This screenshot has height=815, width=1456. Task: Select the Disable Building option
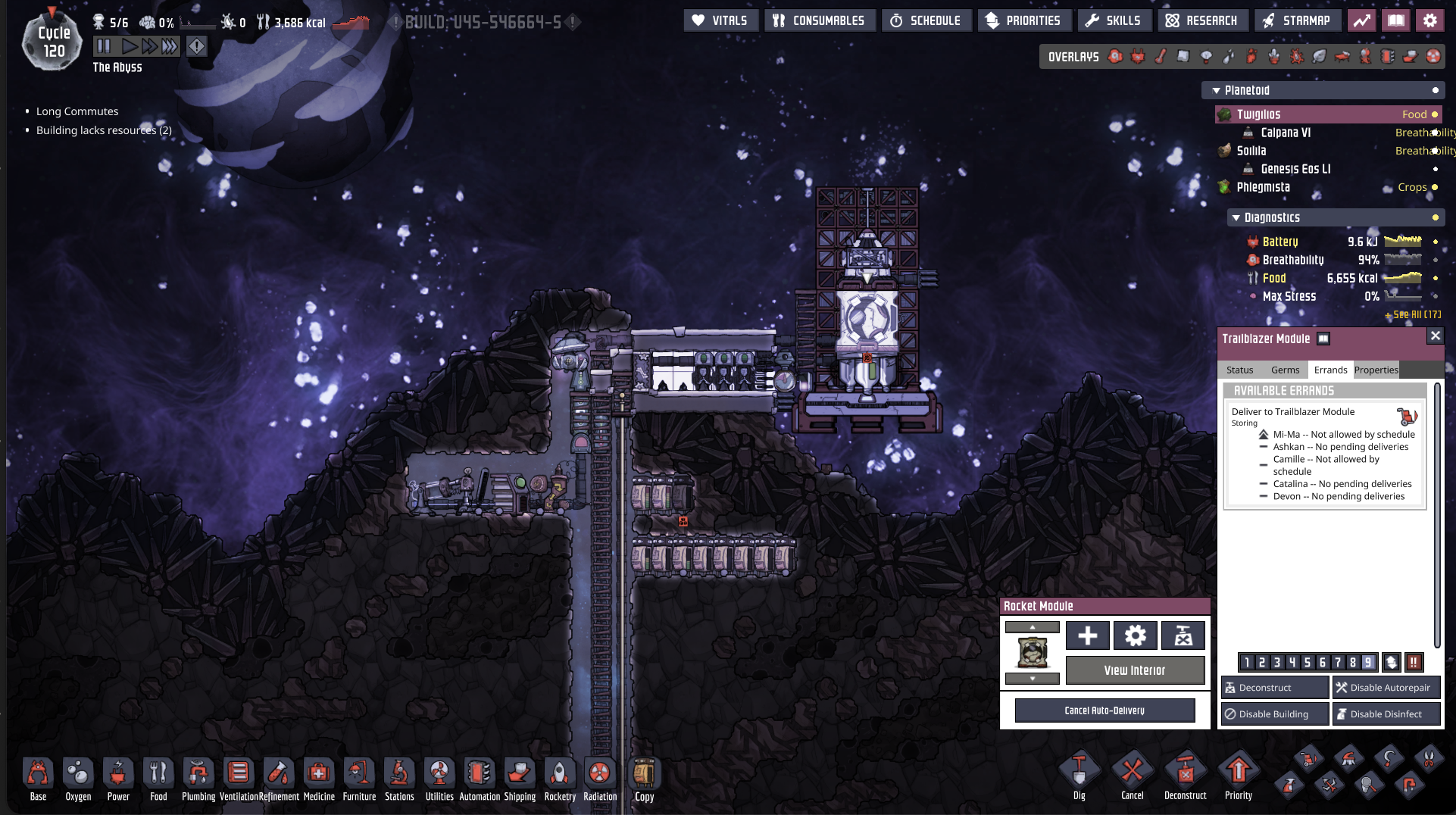pyautogui.click(x=1274, y=714)
